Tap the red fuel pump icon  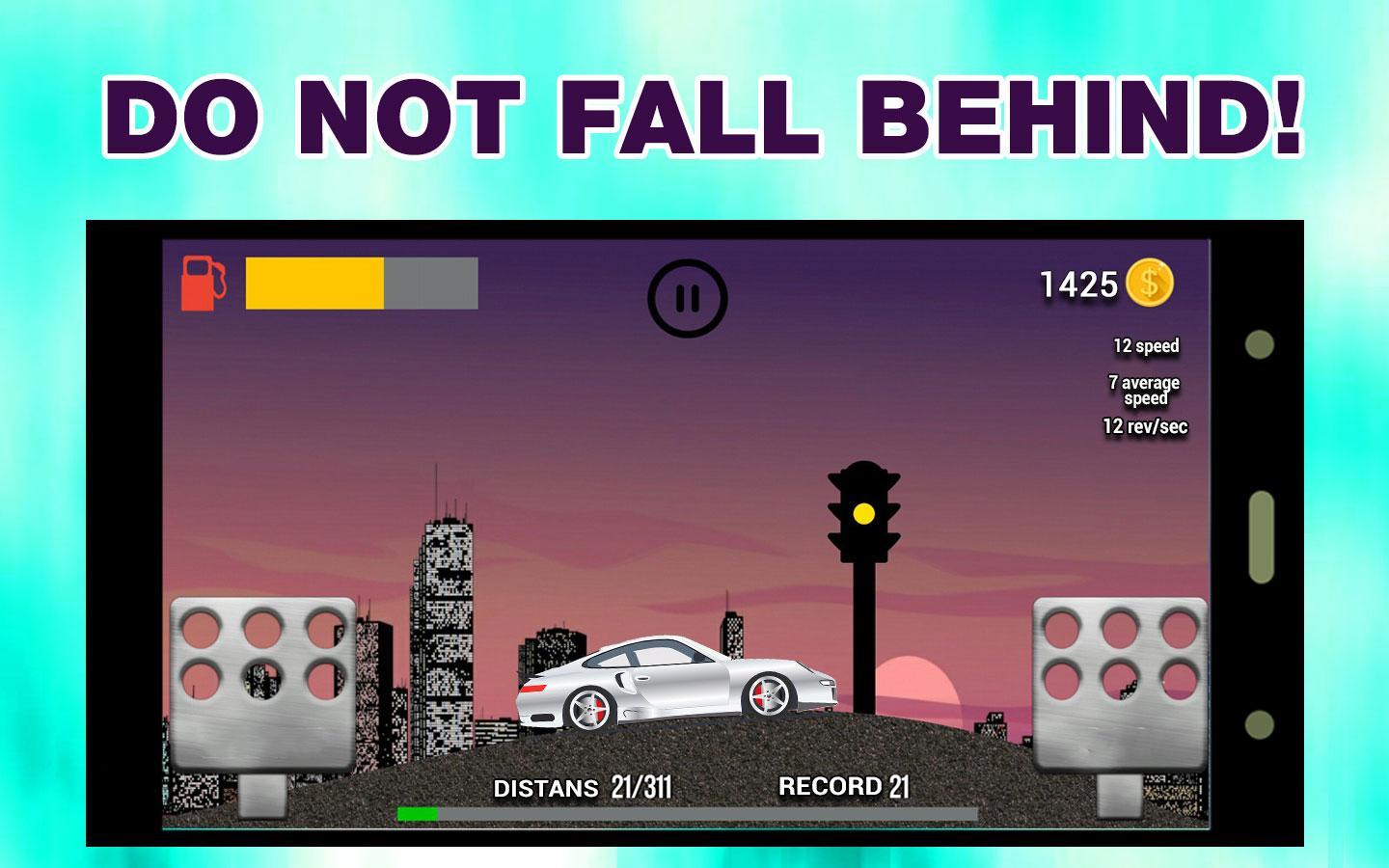(x=202, y=285)
